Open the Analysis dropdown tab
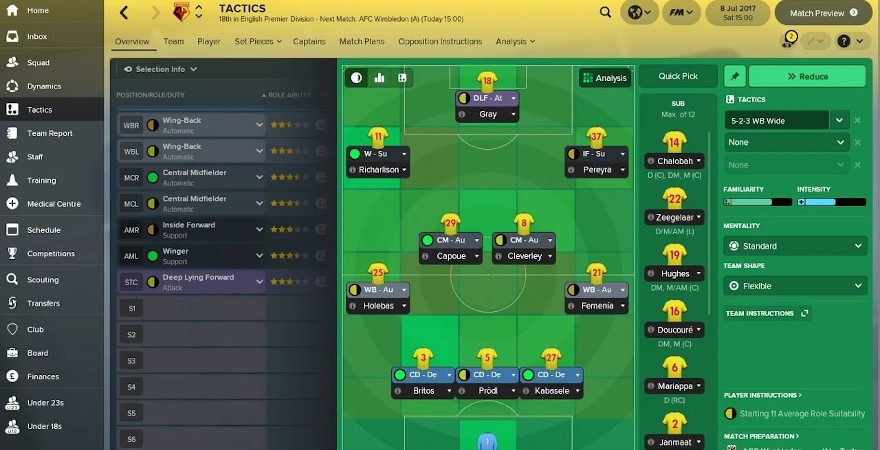Viewport: 880px width, 450px height. pos(514,42)
